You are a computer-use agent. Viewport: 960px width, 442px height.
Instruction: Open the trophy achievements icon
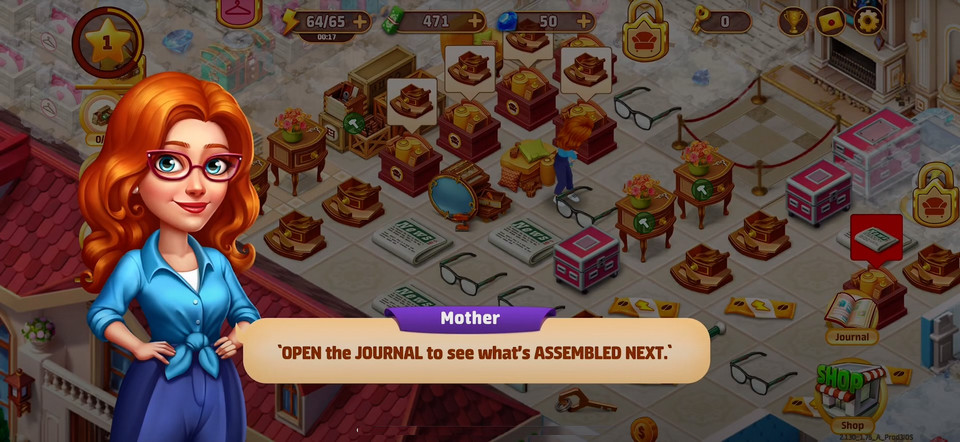pyautogui.click(x=793, y=20)
